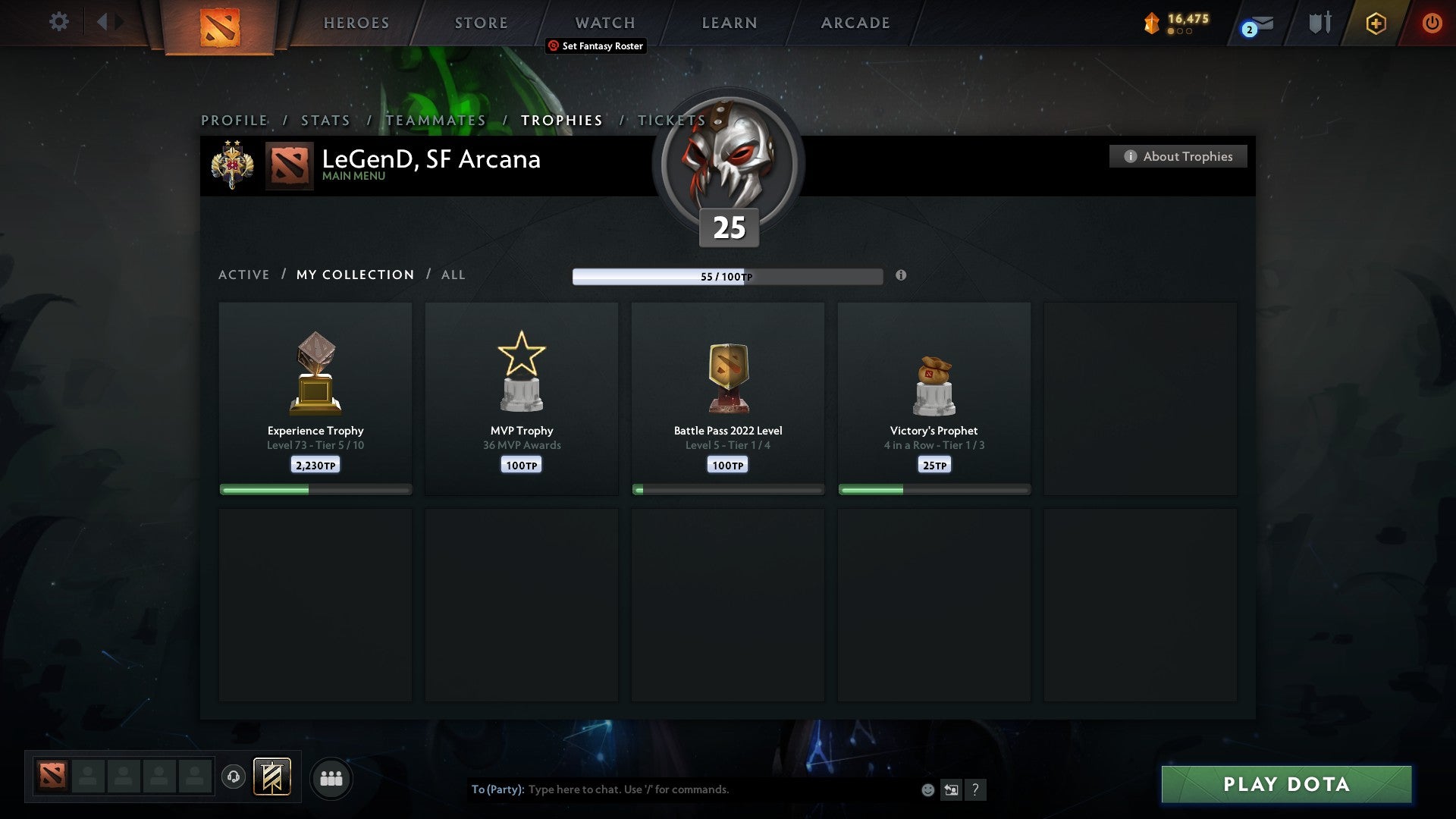Image resolution: width=1456 pixels, height=819 pixels.
Task: Toggle voice chat headset icon
Action: click(234, 777)
